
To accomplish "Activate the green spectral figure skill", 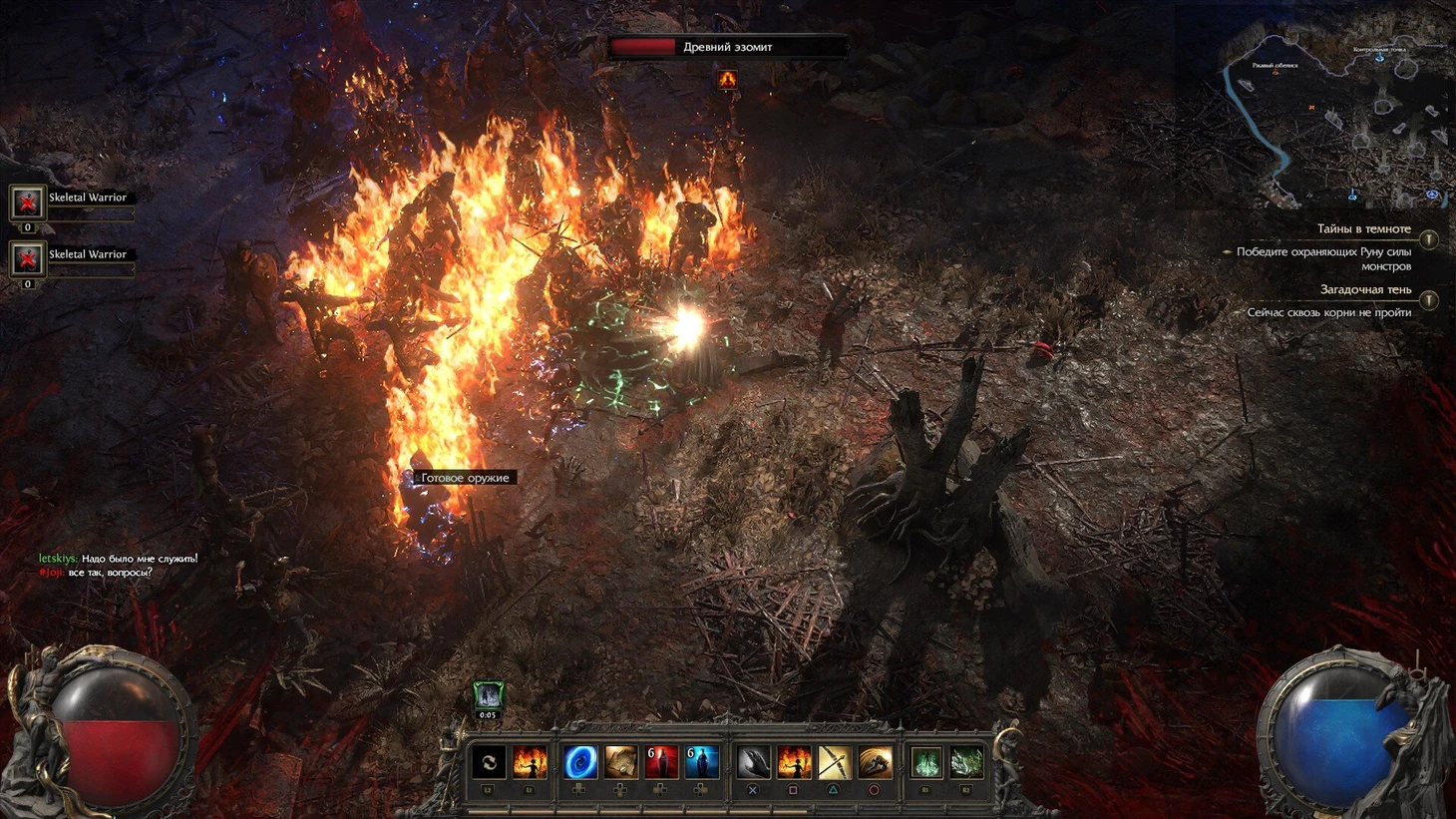I will pos(926,763).
